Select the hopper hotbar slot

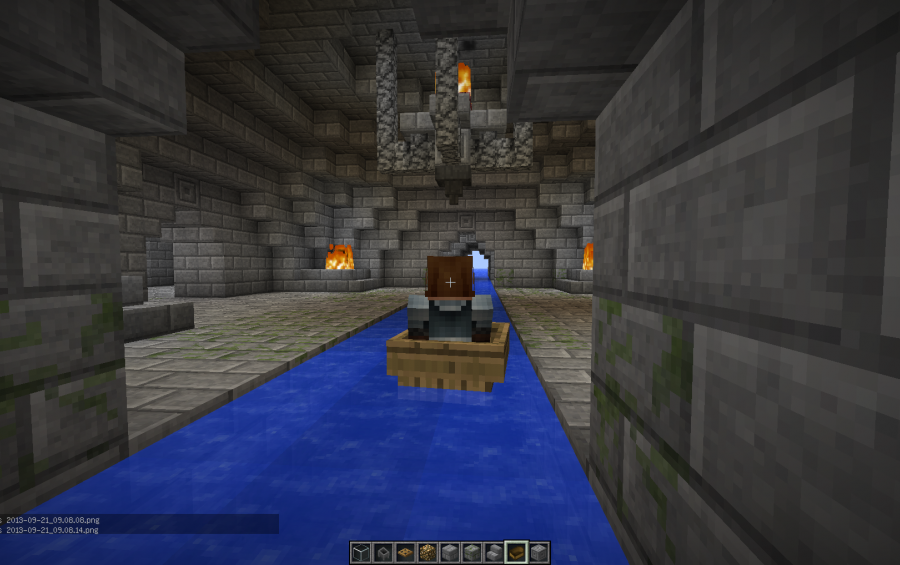tap(383, 552)
